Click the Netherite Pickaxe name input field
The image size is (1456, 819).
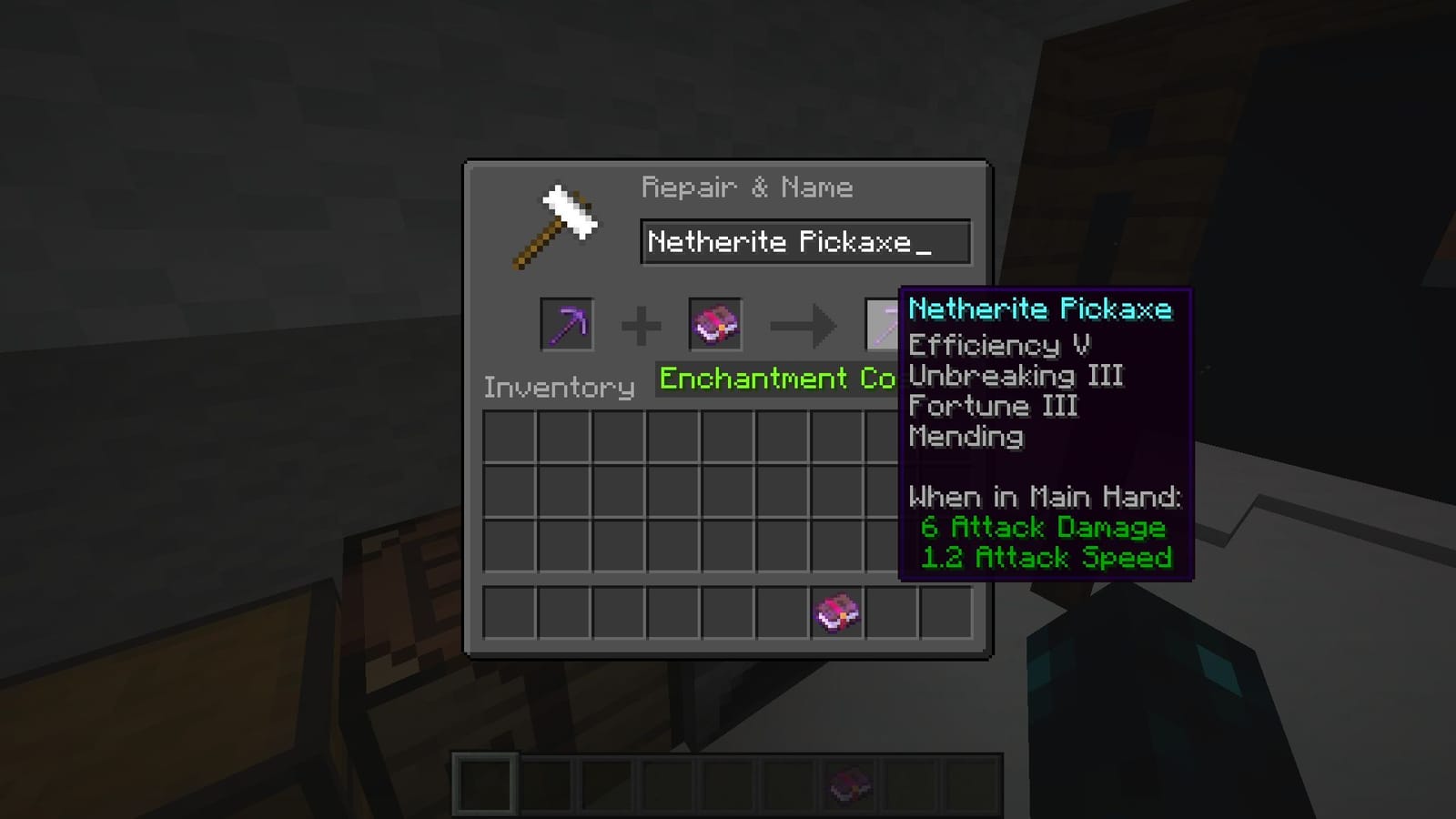tap(804, 241)
